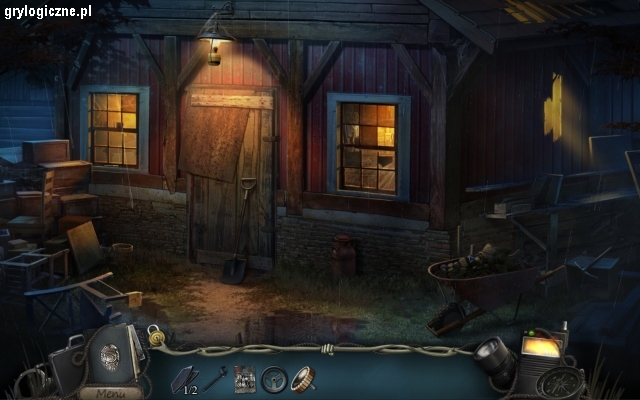Click the padlock inventory lock
Viewport: 640px width, 400px height.
click(x=155, y=334)
